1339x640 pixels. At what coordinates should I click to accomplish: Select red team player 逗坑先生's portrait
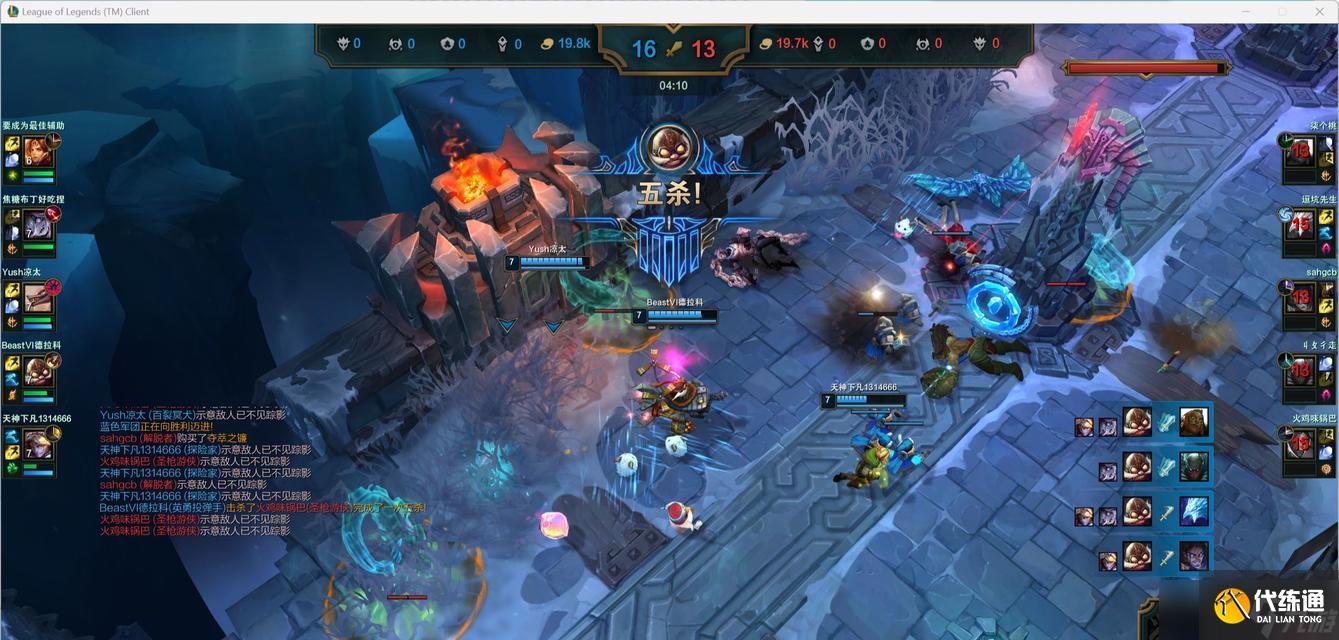(1300, 225)
